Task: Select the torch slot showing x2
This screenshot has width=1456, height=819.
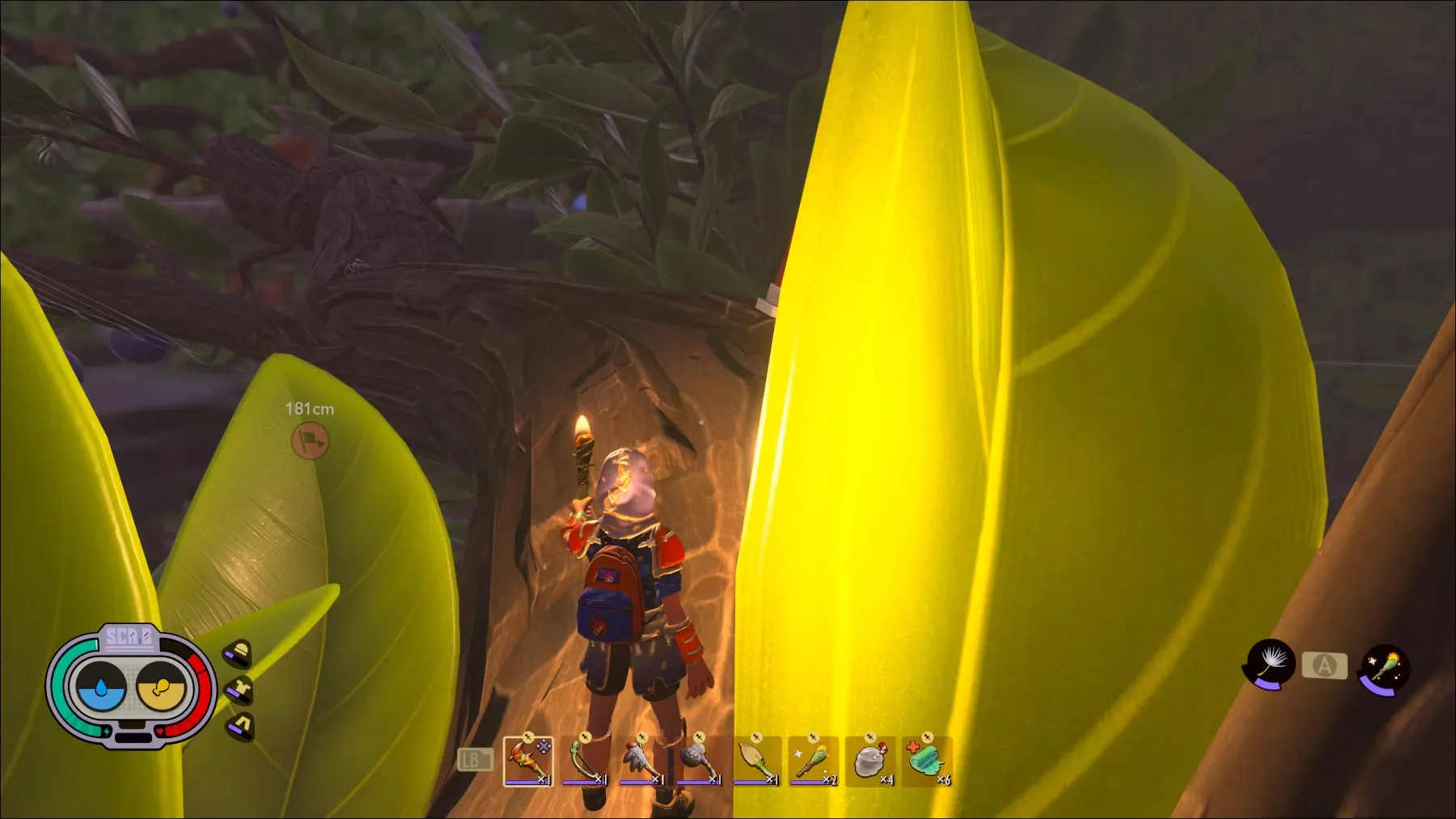Action: pos(813,761)
